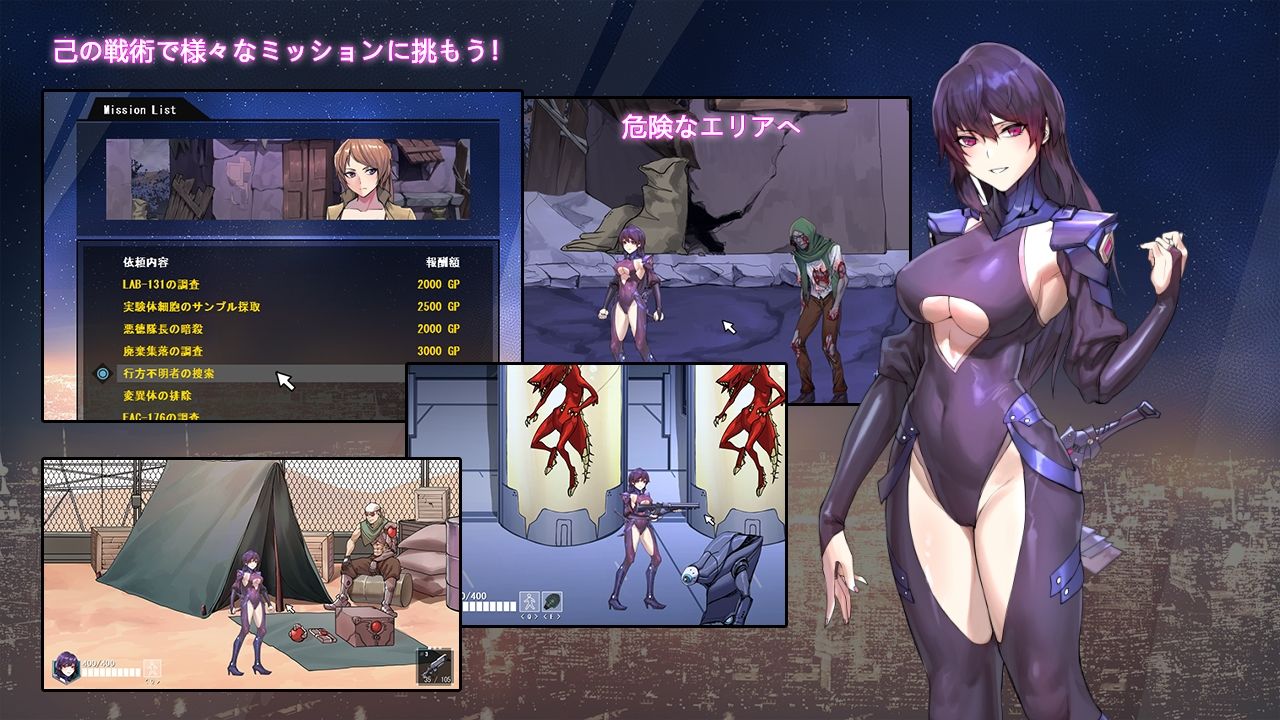Click the mouse cursor icon in the zombie area
The image size is (1280, 720).
tap(727, 324)
